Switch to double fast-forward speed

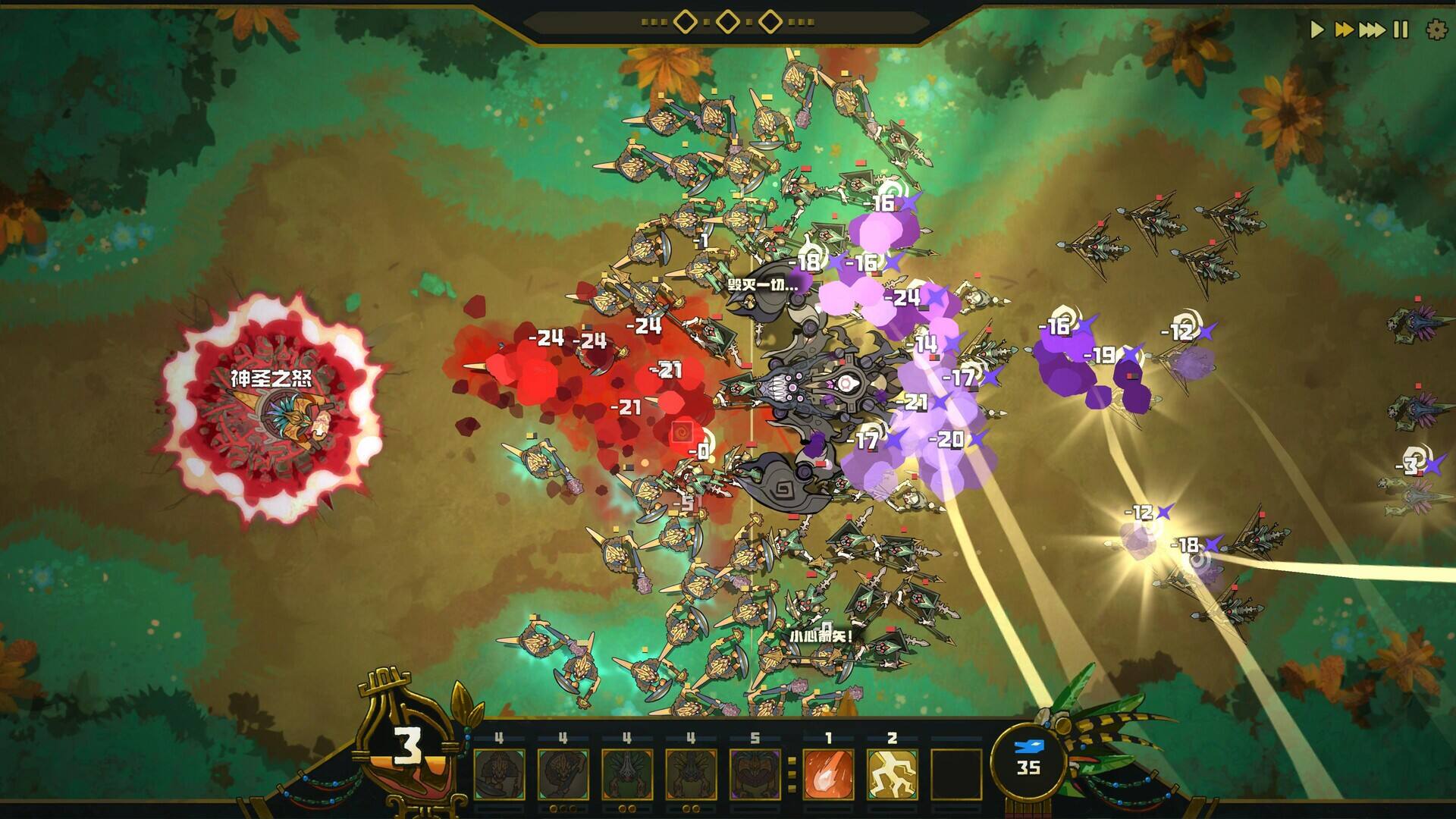[1344, 30]
